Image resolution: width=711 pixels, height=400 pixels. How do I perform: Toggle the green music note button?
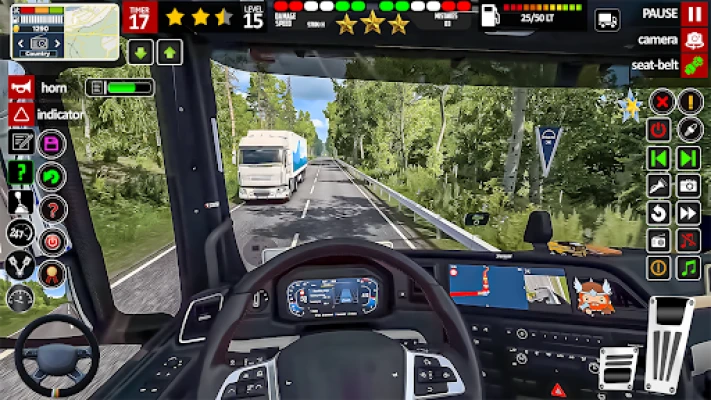688,268
